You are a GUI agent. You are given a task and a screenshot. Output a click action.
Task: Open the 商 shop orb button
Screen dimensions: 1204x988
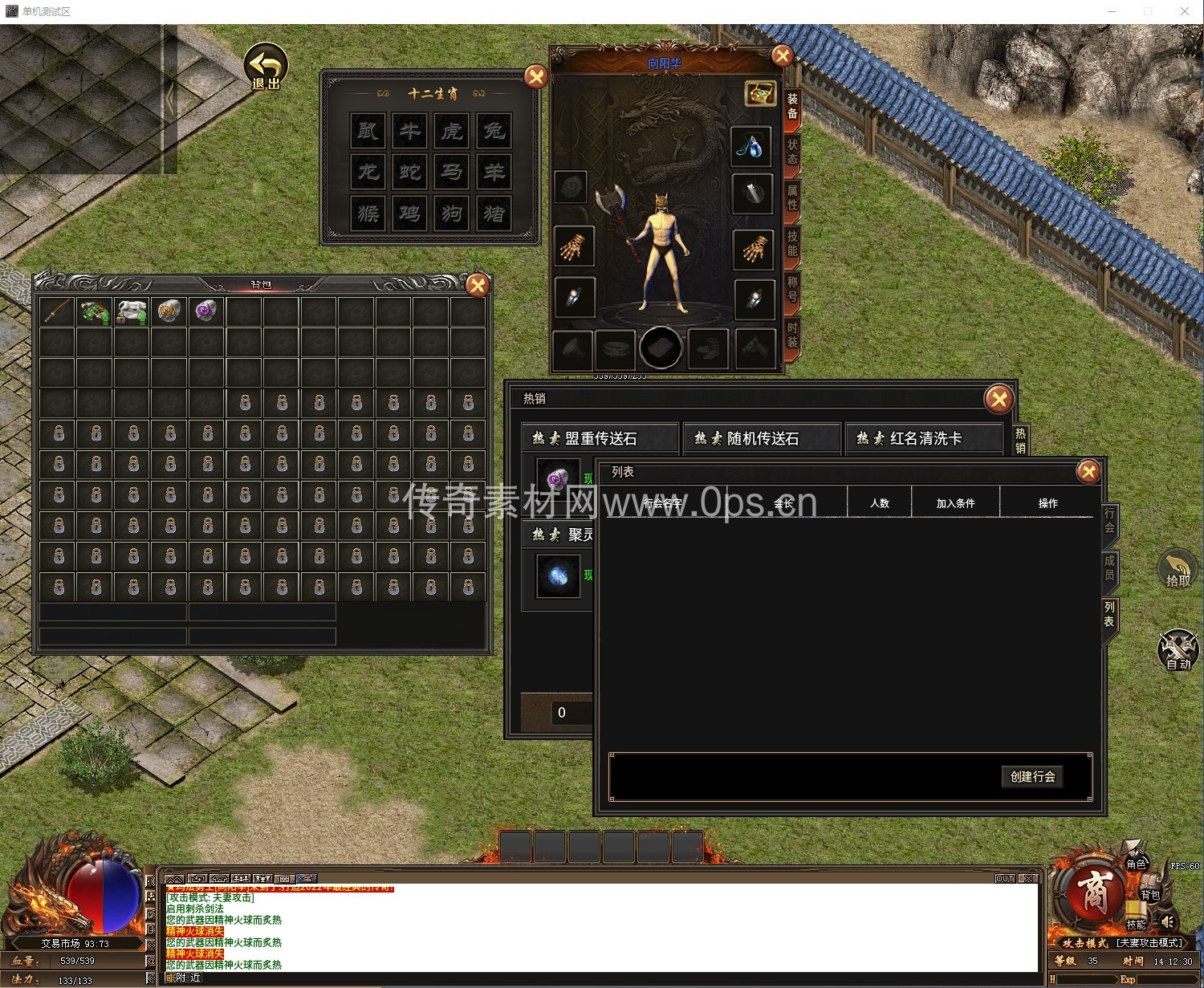pos(1093,892)
